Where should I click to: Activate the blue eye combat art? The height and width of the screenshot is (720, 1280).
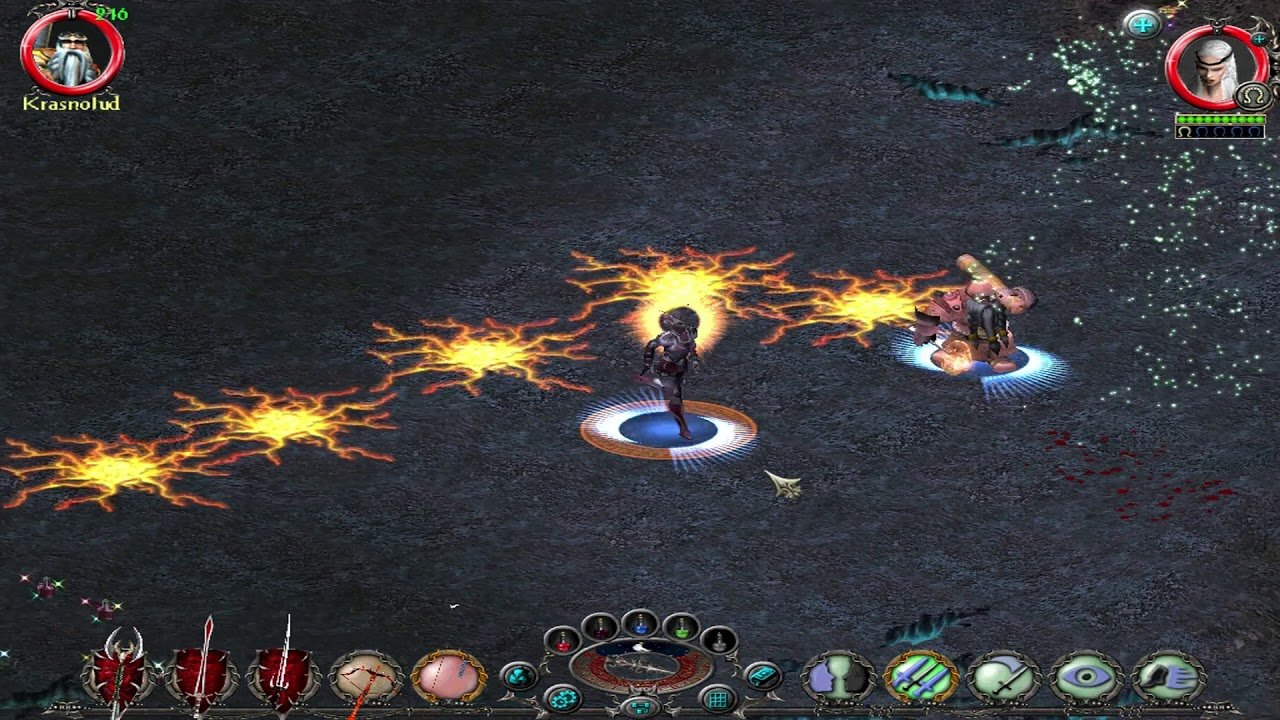pos(1085,678)
